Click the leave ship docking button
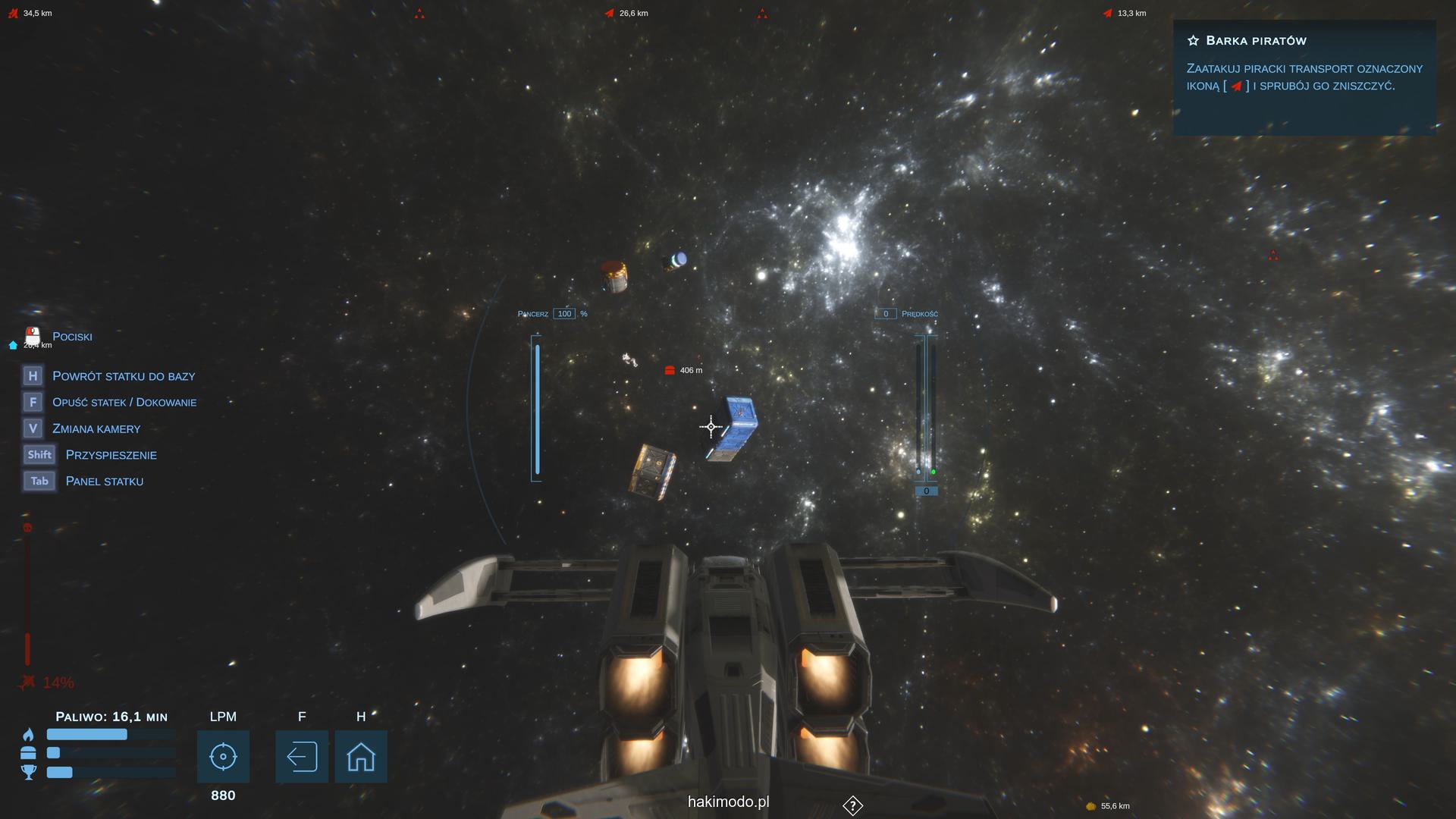Screen dimensions: 1456x819 (x=302, y=757)
